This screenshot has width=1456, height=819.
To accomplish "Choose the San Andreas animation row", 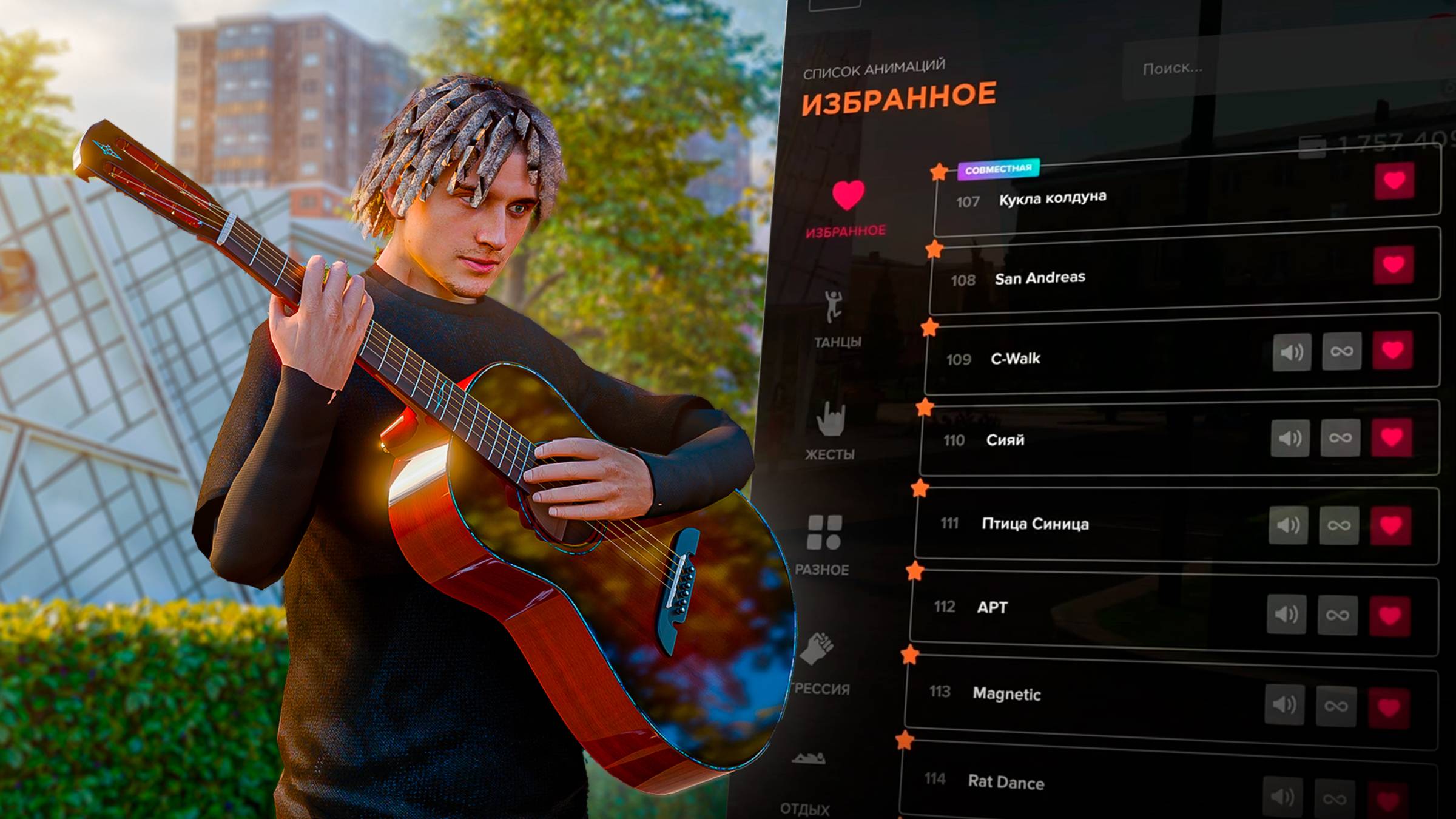I will pyautogui.click(x=1040, y=278).
